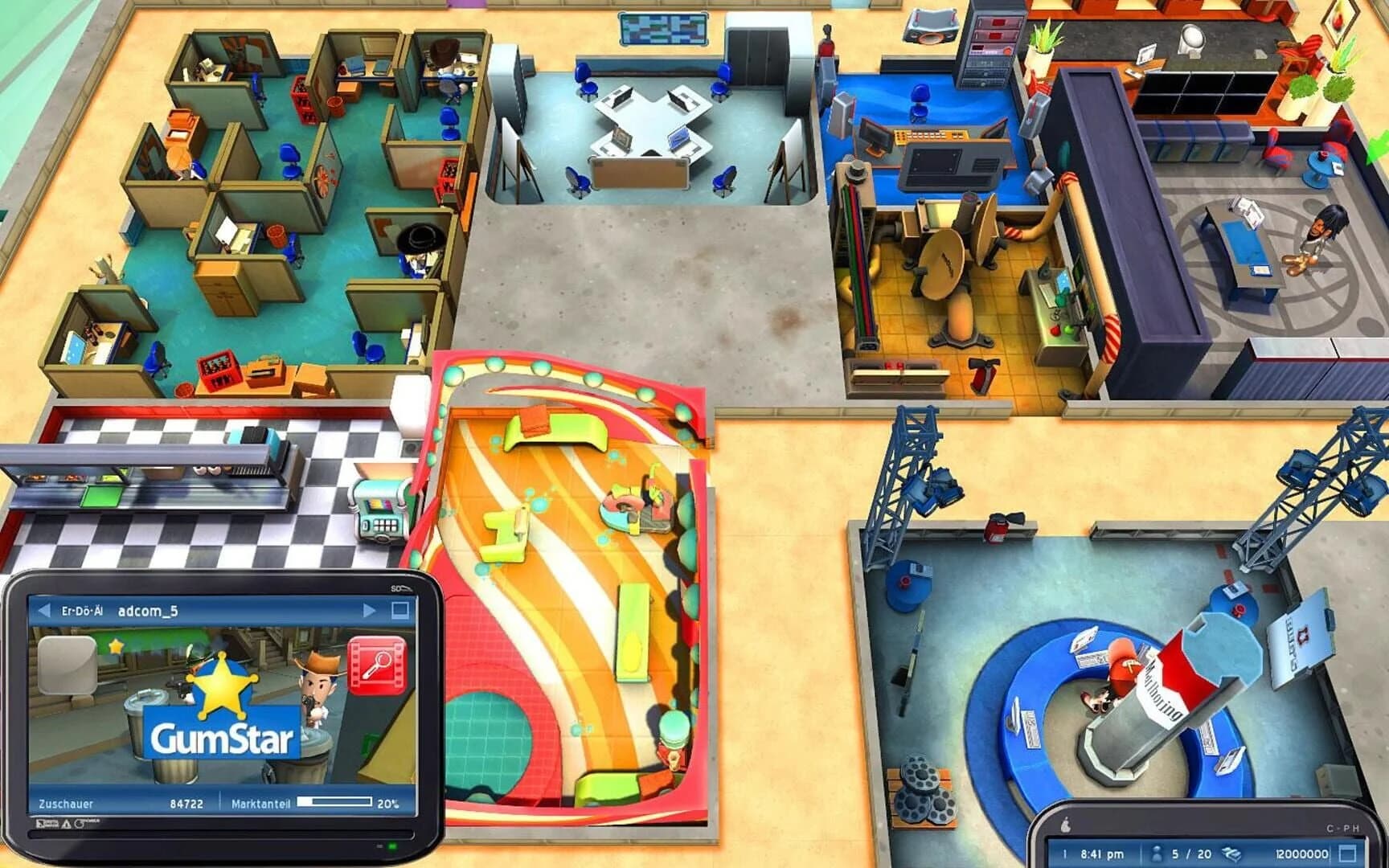Click the Marktanteil 20% progress bar
The image size is (1389, 868).
(x=335, y=801)
